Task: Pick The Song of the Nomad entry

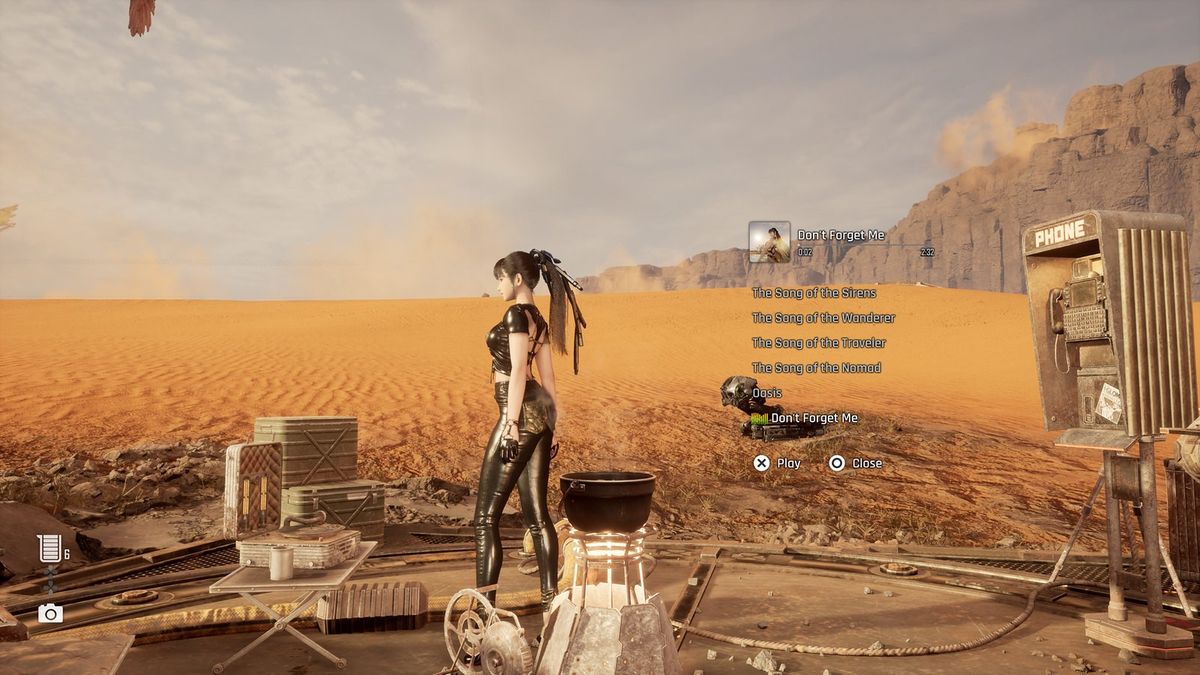Action: click(x=816, y=368)
